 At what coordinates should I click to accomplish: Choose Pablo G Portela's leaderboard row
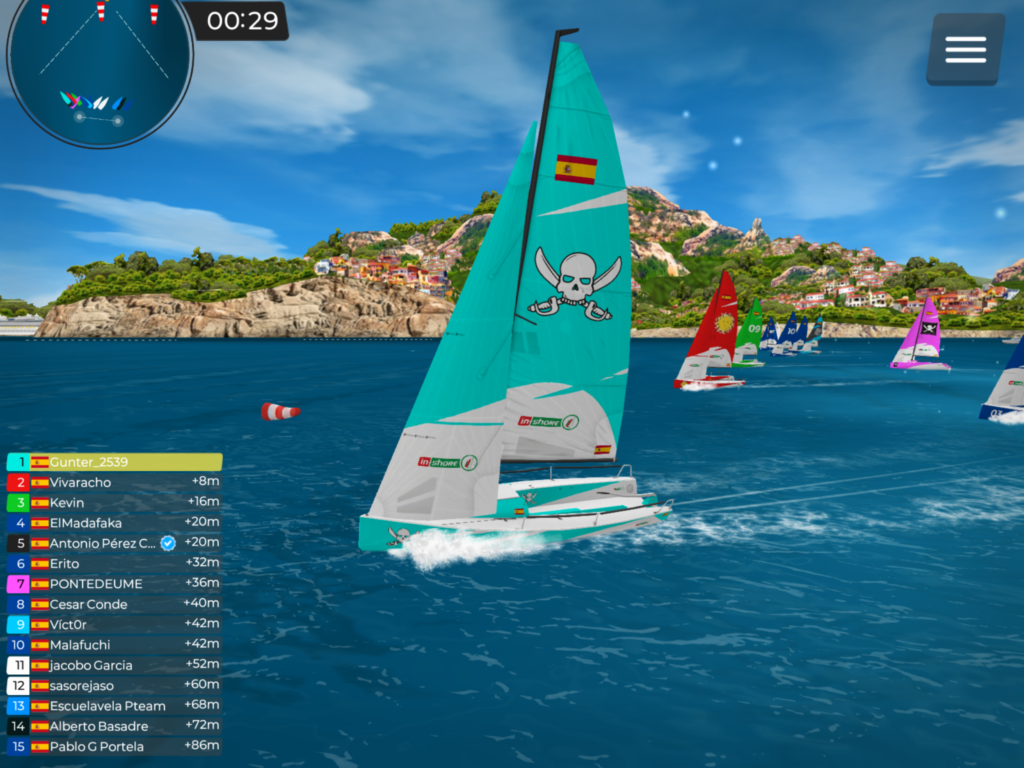[114, 746]
